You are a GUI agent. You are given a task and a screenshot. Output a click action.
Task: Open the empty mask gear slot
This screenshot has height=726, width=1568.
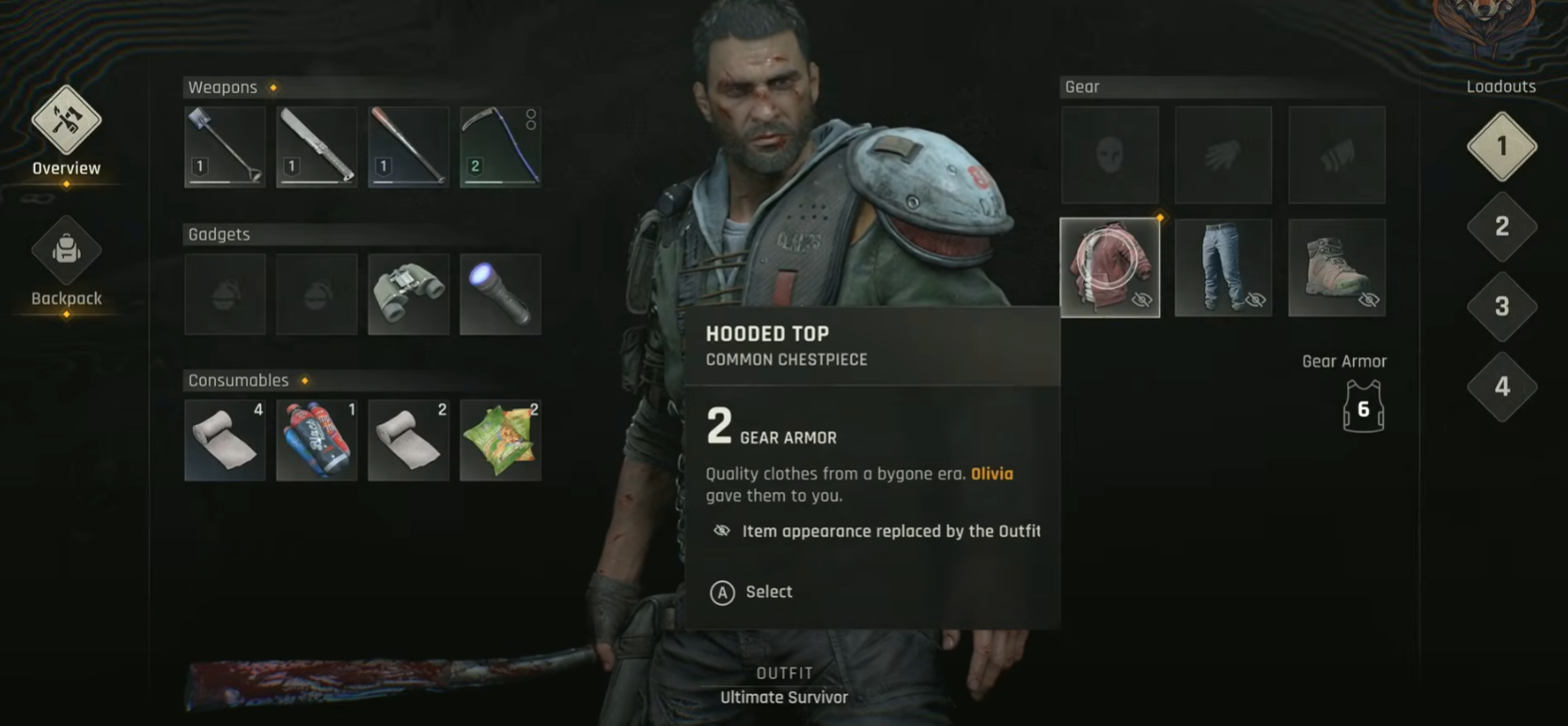point(1110,155)
